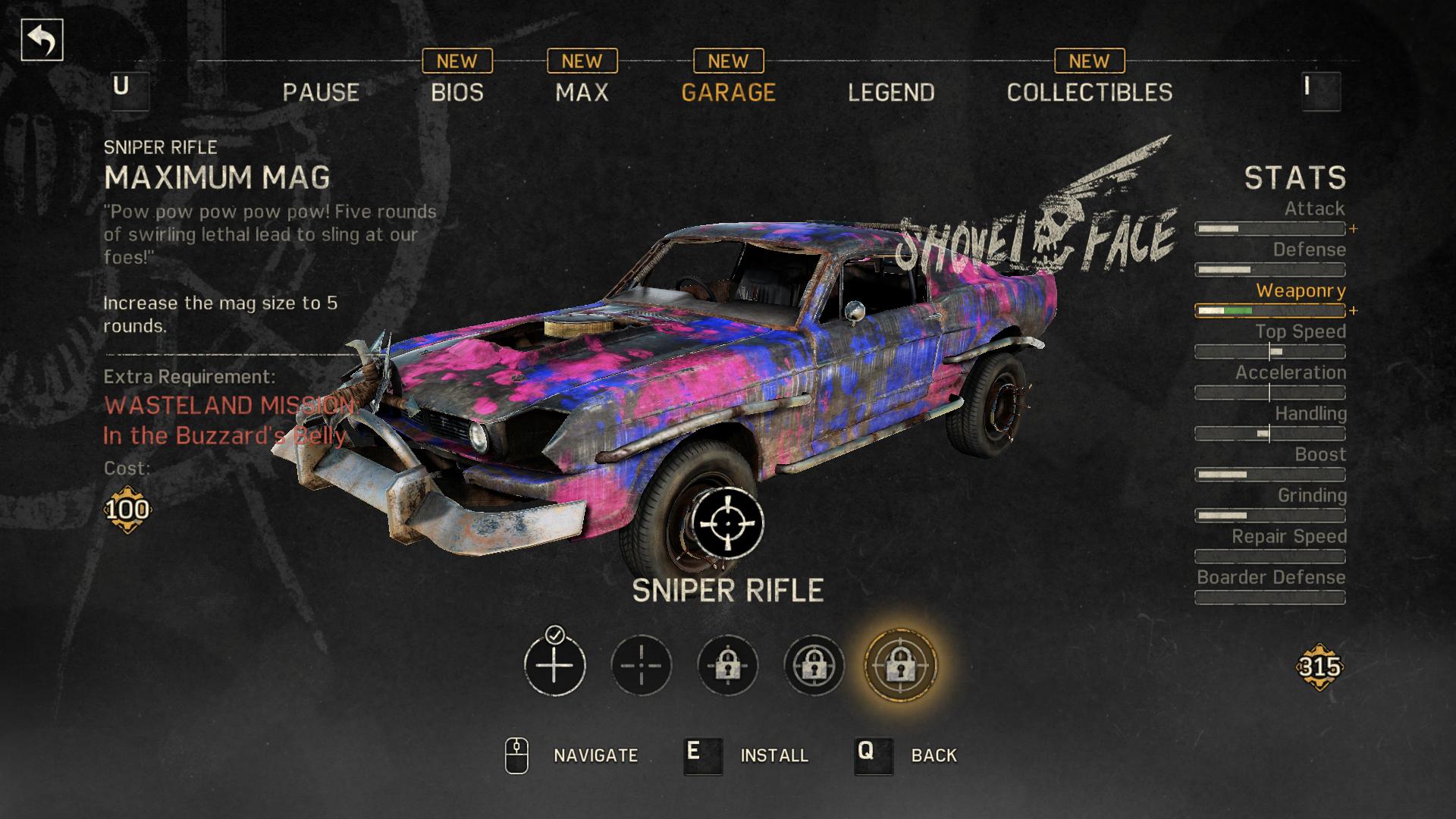
Task: Select the Garage tab
Action: 728,93
